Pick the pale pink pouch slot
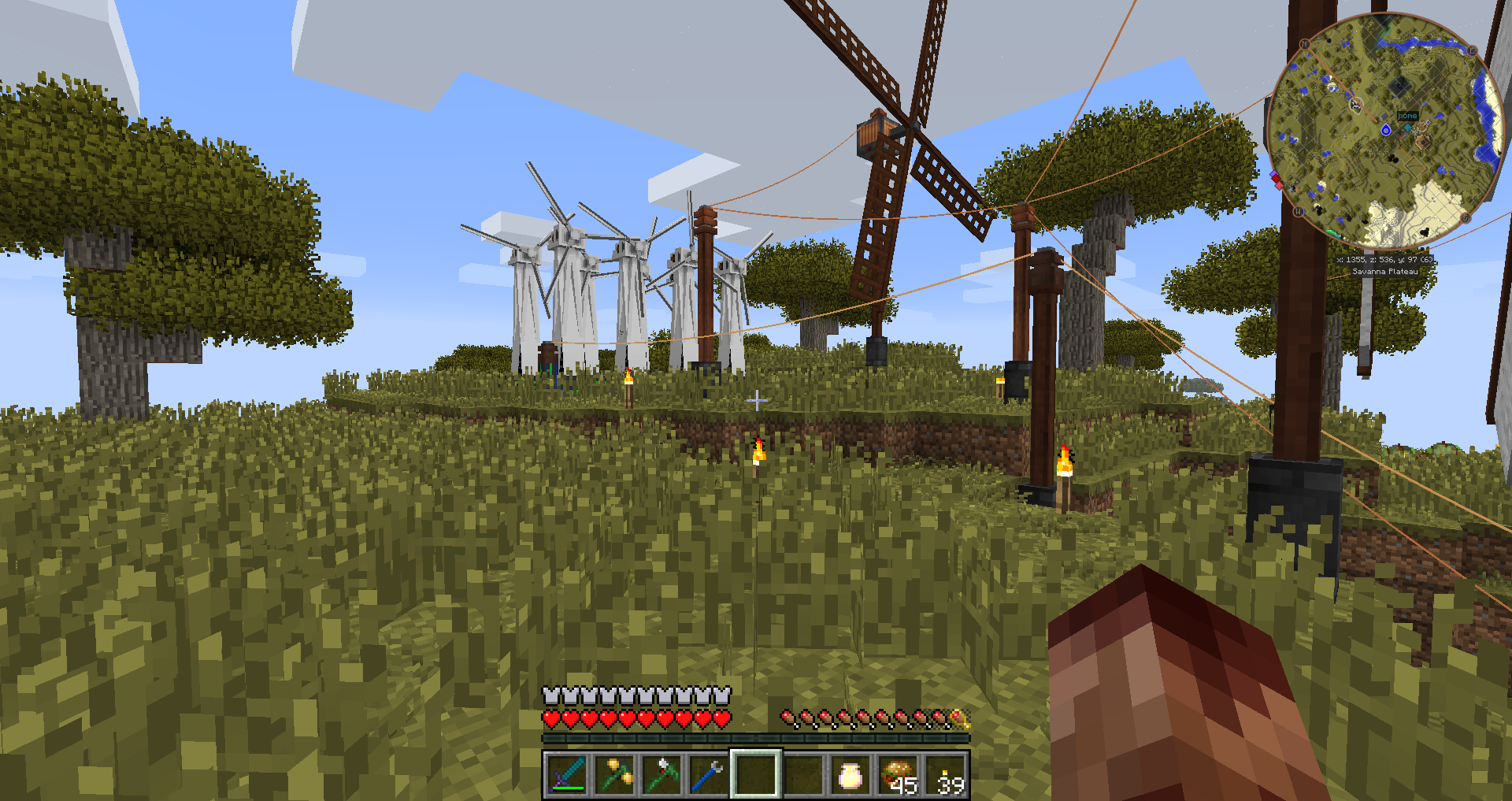Screen dimensions: 1512x801 coord(850,774)
